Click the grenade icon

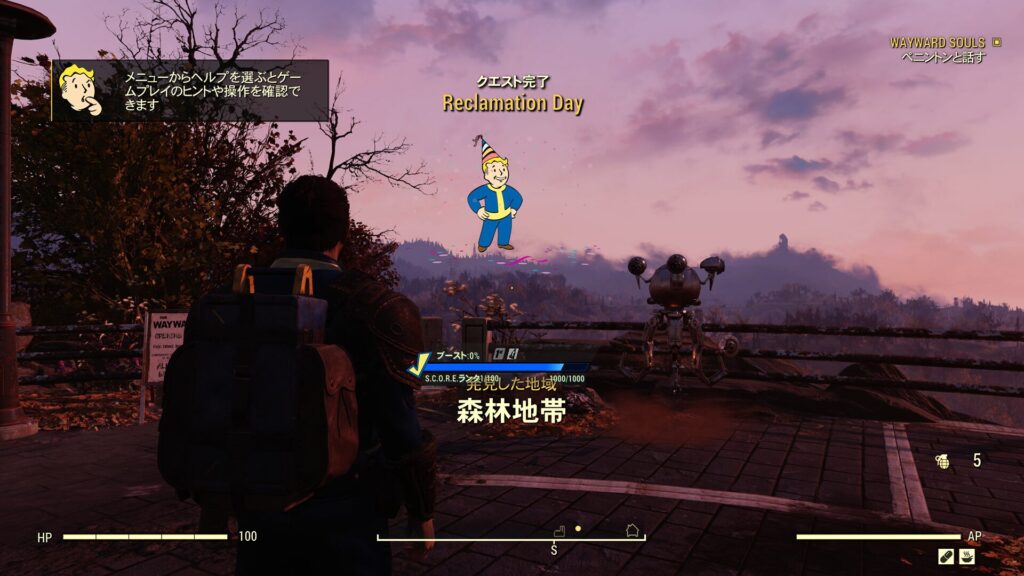pos(941,460)
